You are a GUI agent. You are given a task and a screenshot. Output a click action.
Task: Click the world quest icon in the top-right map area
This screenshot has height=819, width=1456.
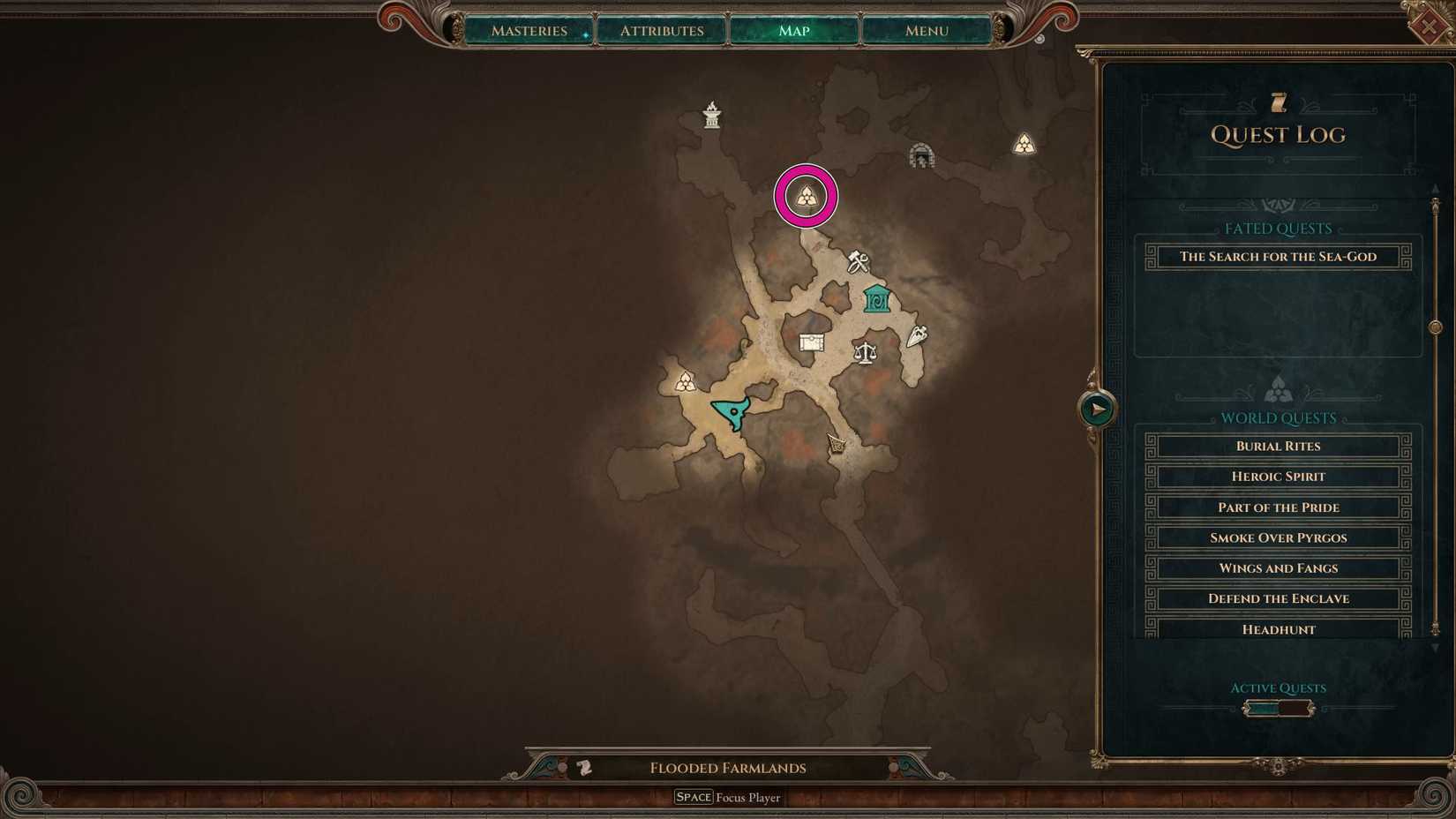pos(1024,143)
